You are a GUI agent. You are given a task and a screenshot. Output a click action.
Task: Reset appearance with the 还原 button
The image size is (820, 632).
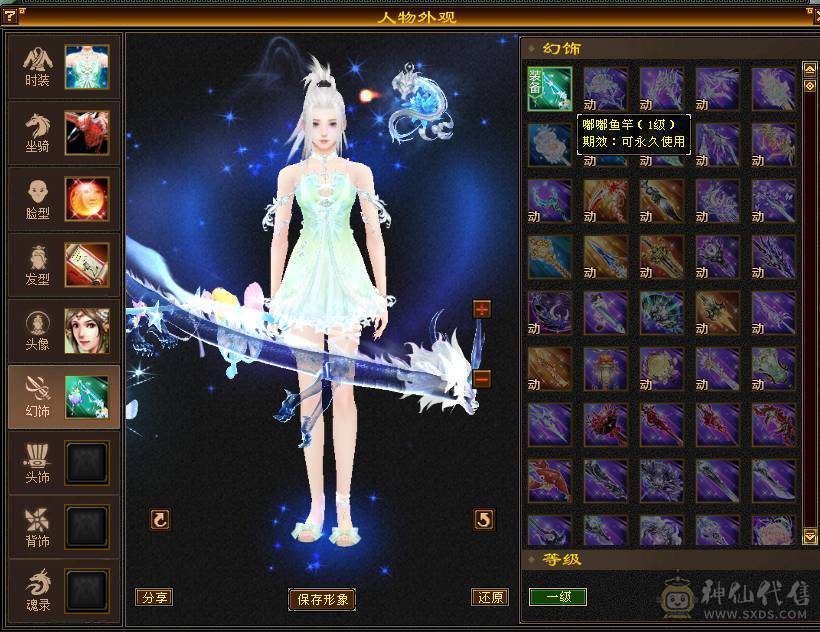tap(490, 597)
